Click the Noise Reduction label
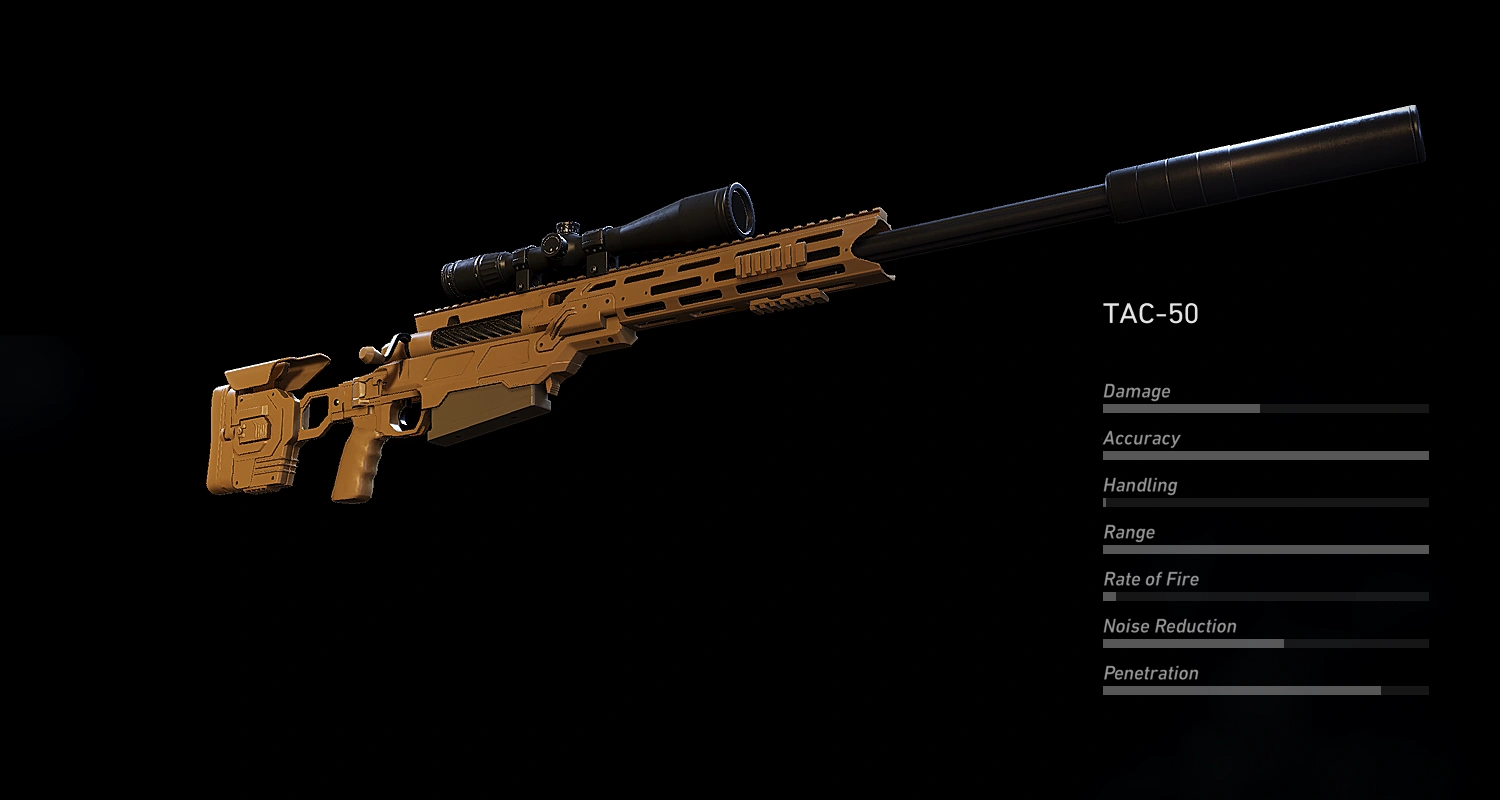Image resolution: width=1500 pixels, height=800 pixels. 1169,626
